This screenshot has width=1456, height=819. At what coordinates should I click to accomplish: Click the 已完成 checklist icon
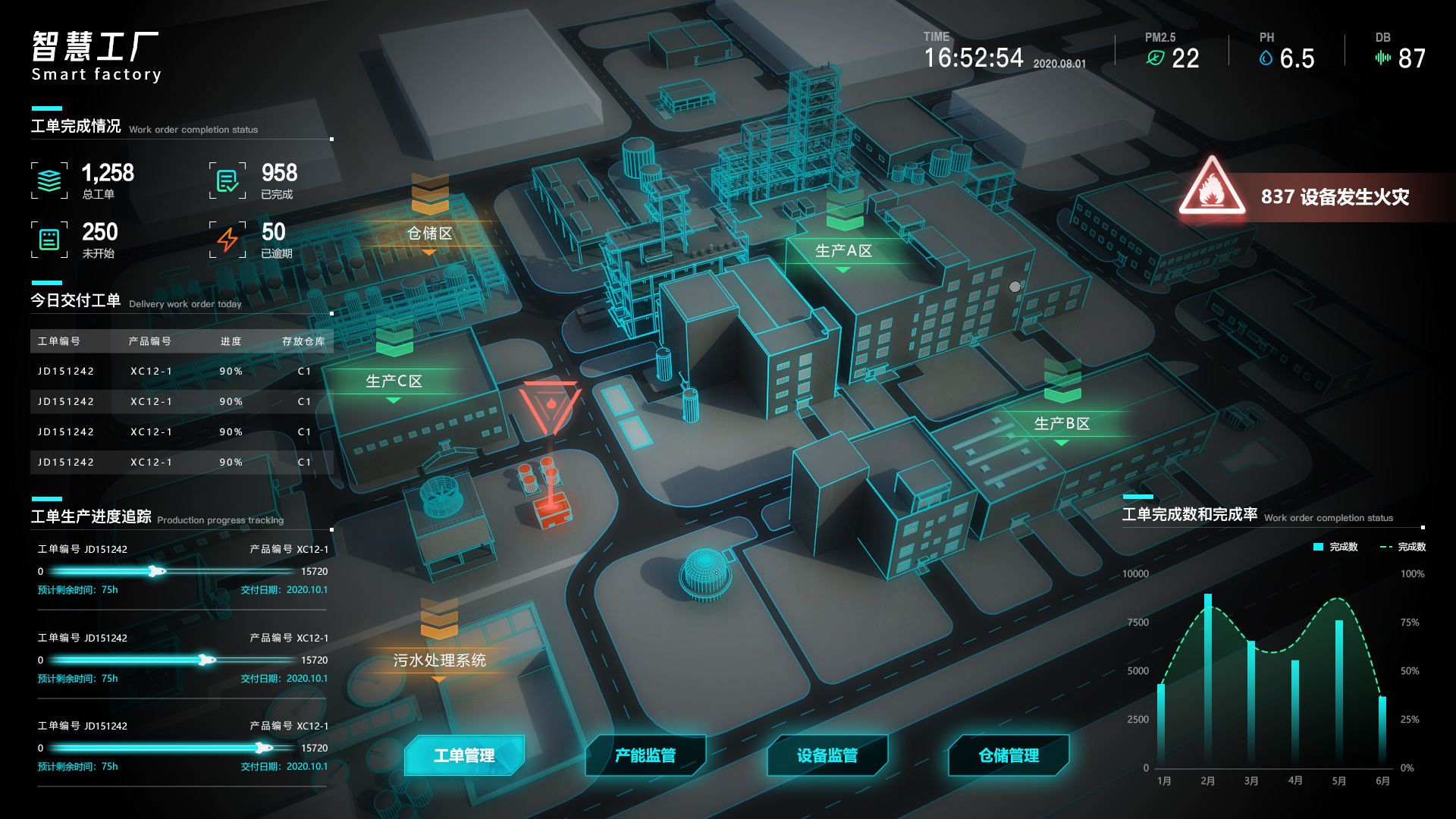(227, 180)
